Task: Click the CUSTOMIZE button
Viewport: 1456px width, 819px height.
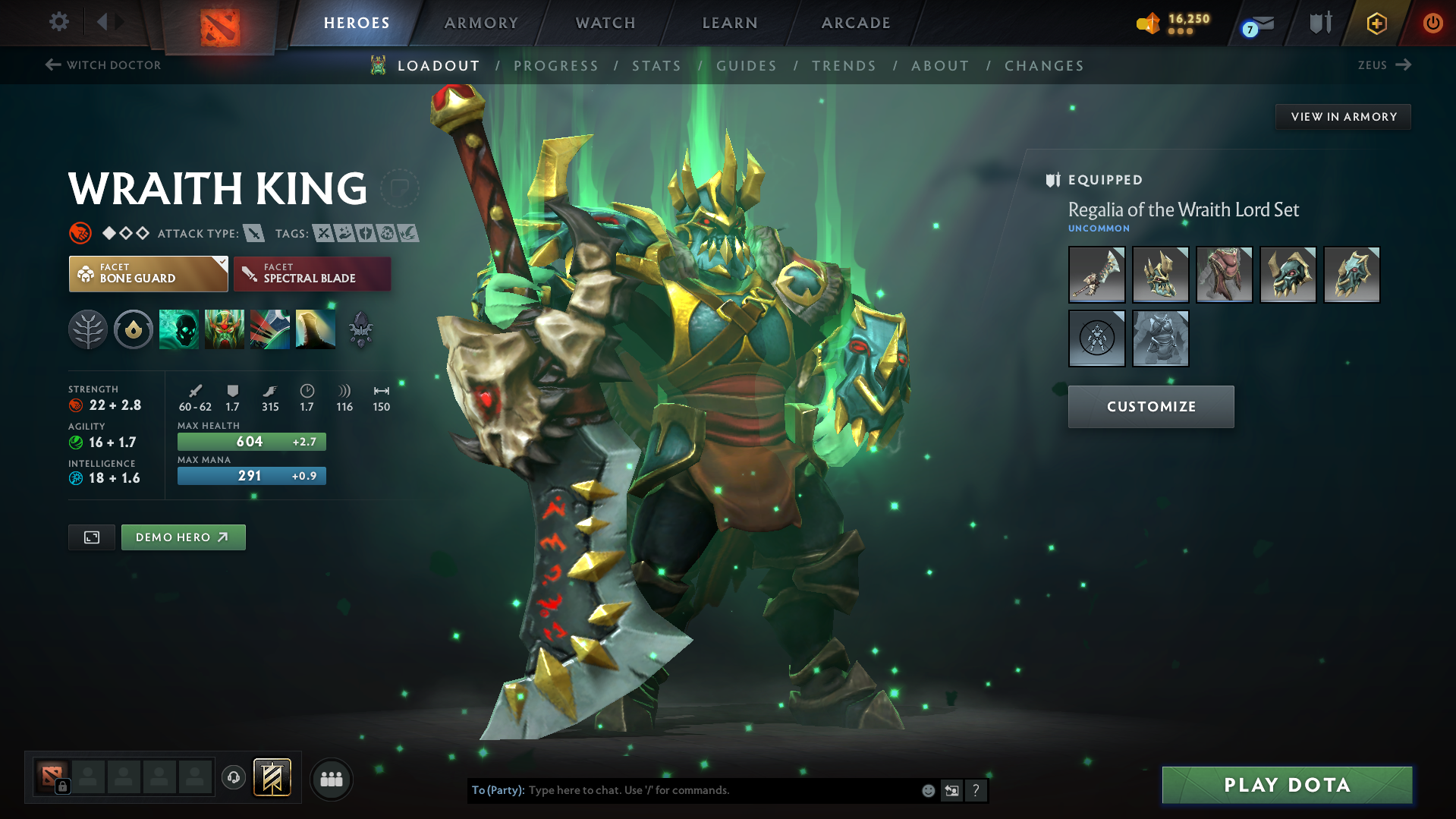Action: pos(1150,406)
